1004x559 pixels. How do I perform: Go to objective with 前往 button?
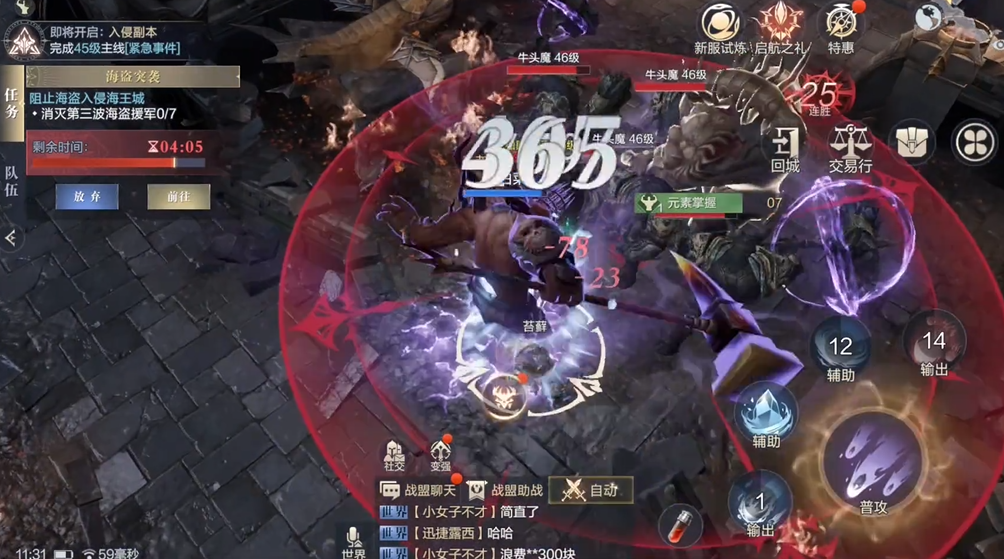(178, 197)
